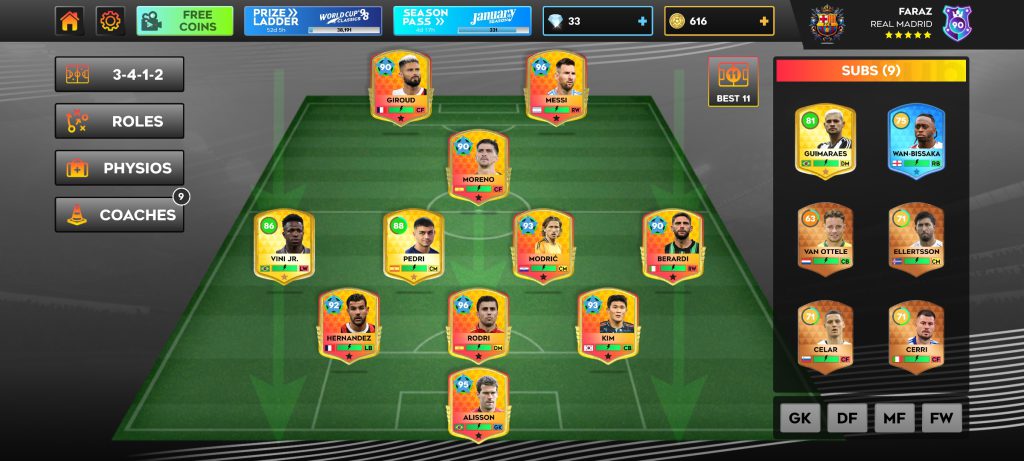Open the Physios menu
Viewport: 1024px width, 461px height.
click(x=119, y=168)
